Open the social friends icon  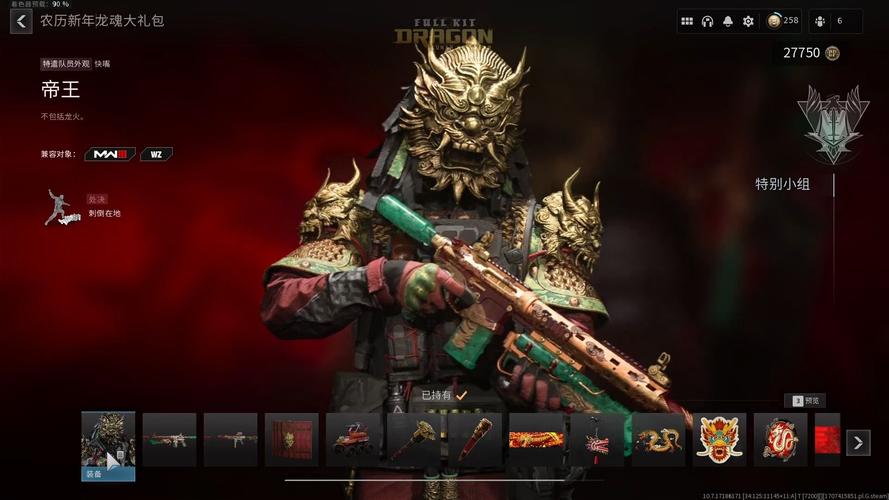820,21
